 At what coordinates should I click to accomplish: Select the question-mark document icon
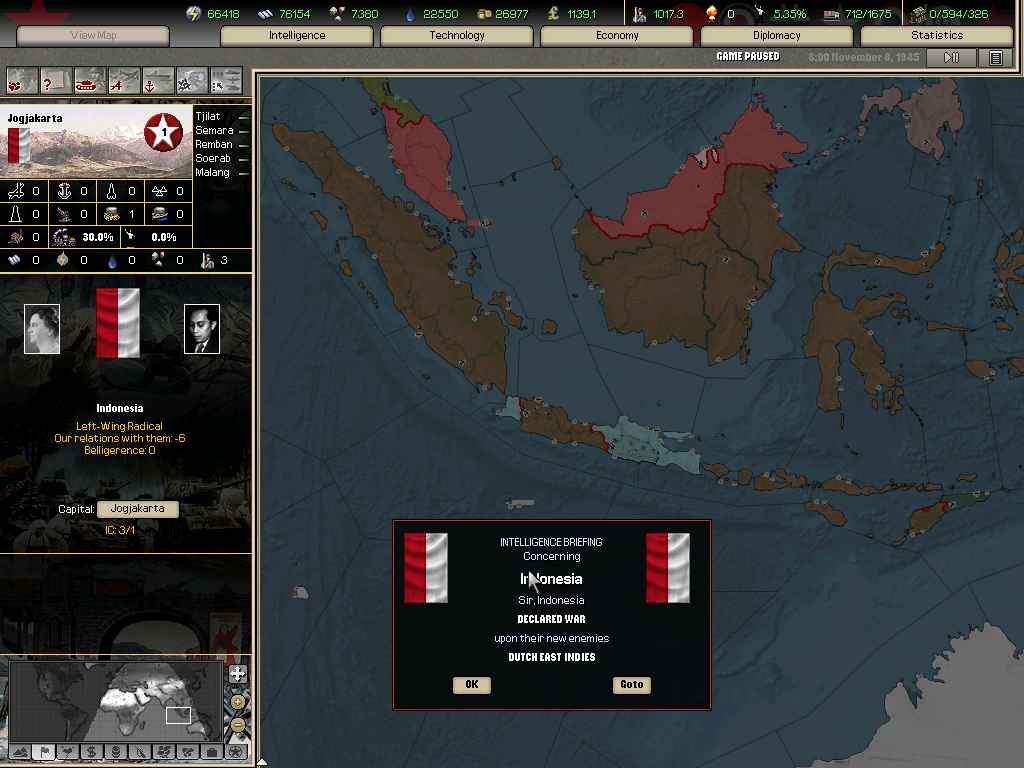point(55,79)
